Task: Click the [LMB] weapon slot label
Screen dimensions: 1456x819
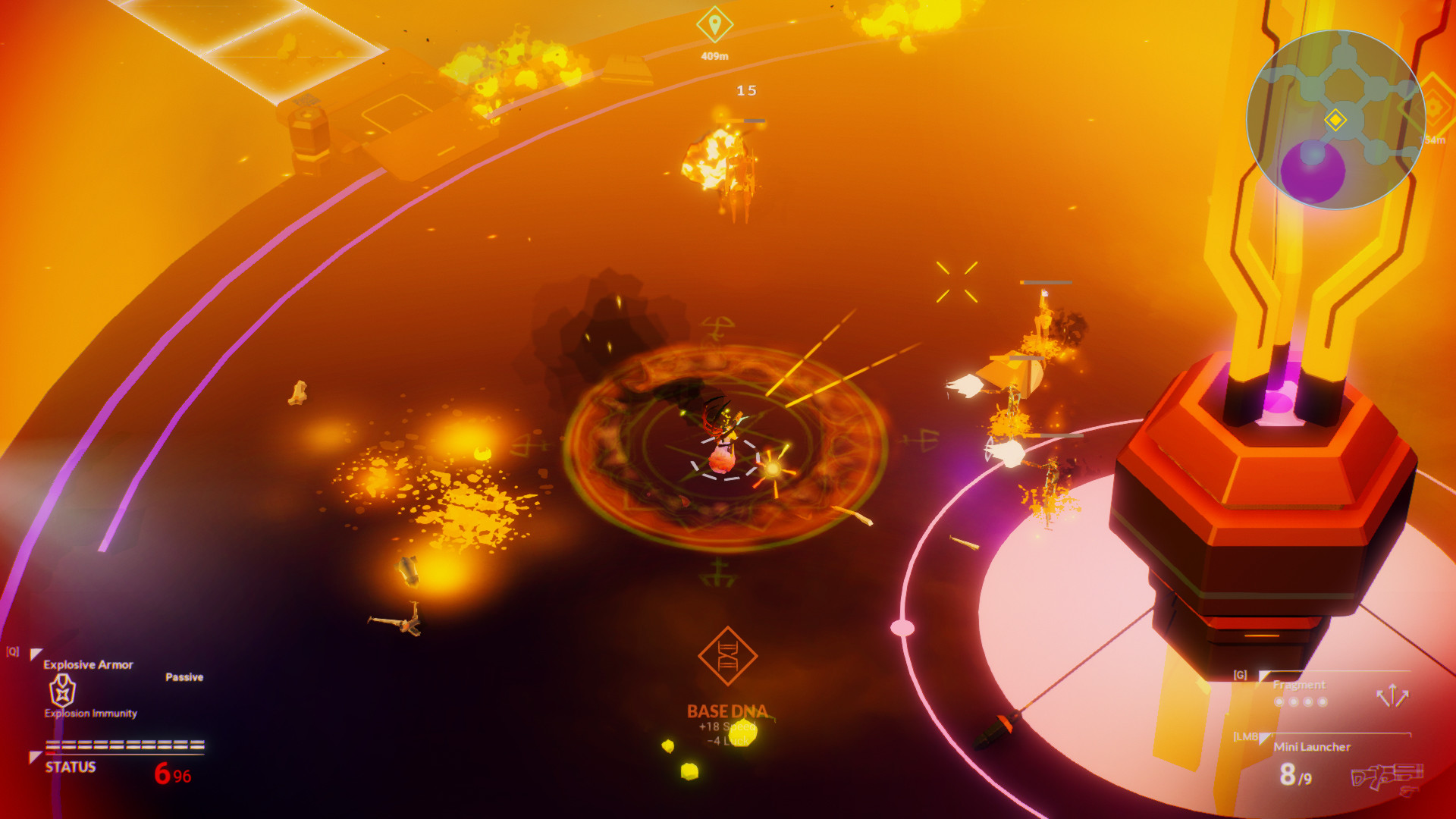Action: [1247, 737]
